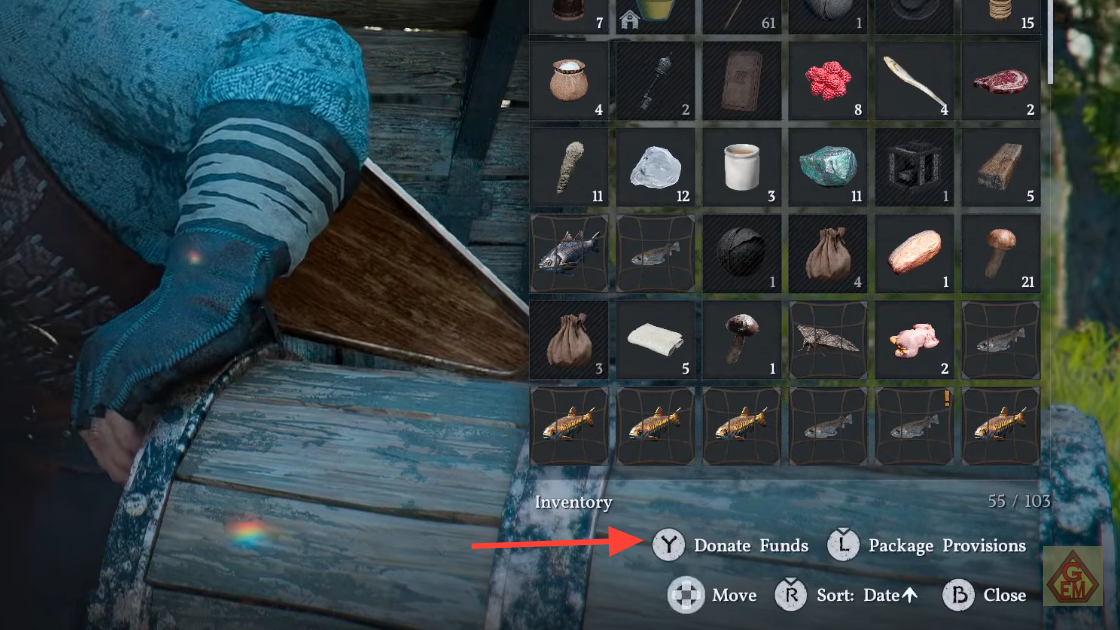This screenshot has width=1120, height=630.
Task: Choose the red berries stack
Action: click(827, 80)
